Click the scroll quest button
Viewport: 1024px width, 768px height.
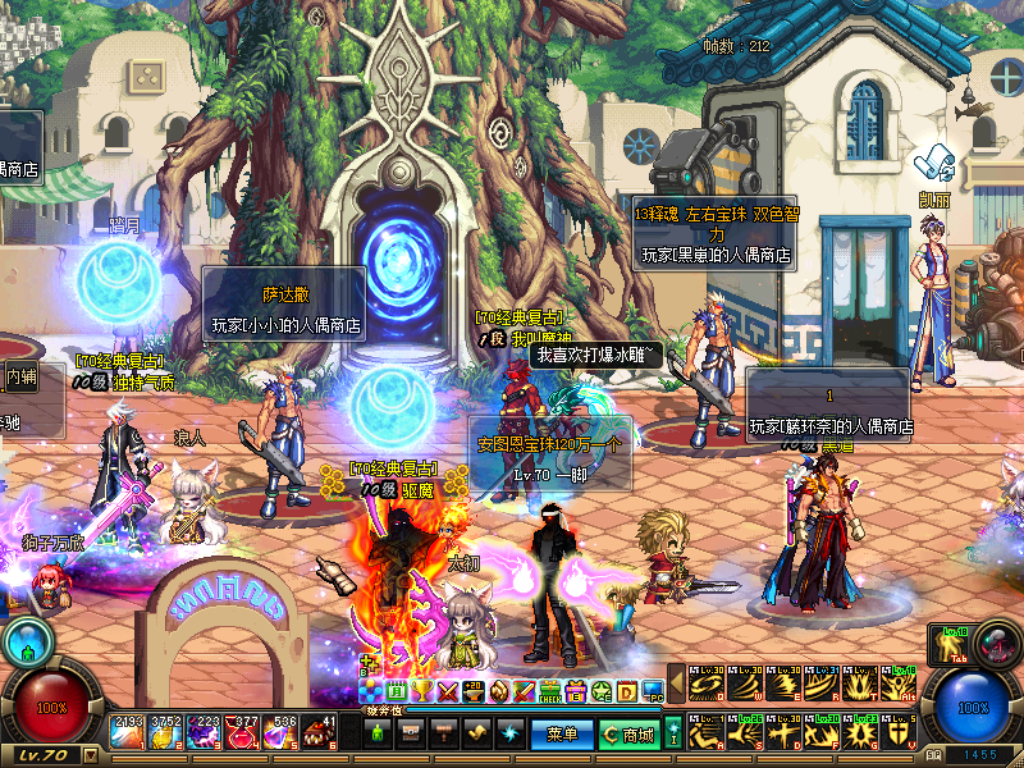[478, 735]
